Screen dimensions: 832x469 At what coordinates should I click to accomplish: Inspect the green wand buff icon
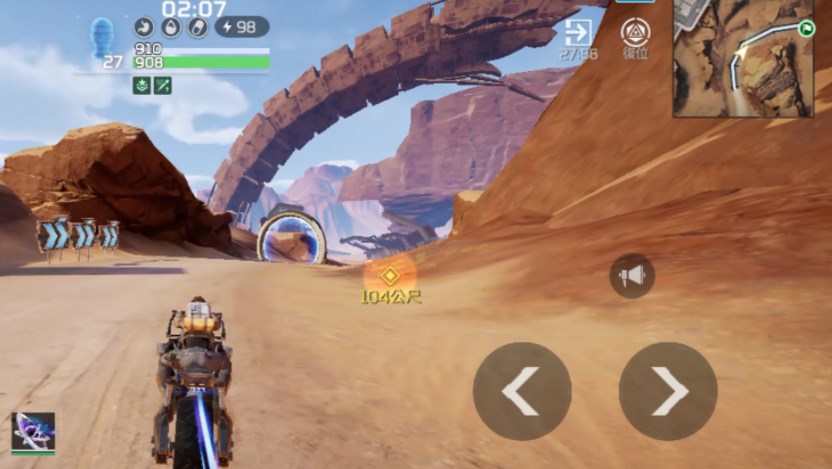(x=162, y=85)
